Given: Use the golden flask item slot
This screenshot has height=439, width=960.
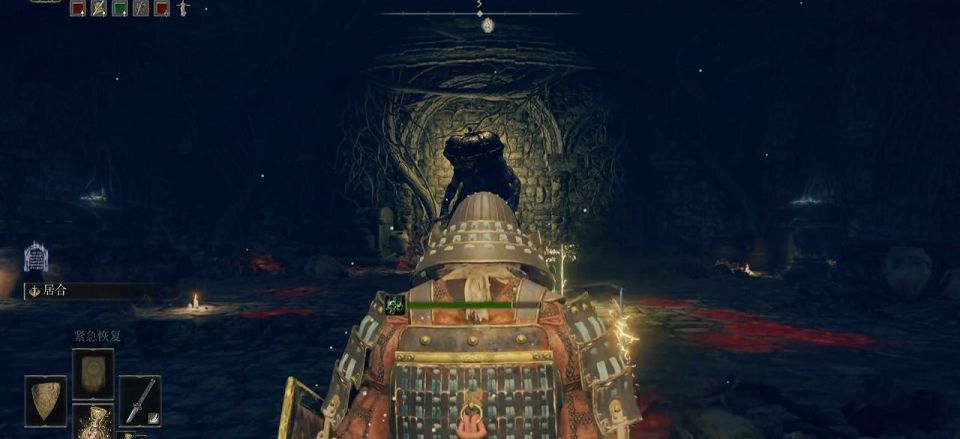Looking at the screenshot, I should [x=92, y=423].
